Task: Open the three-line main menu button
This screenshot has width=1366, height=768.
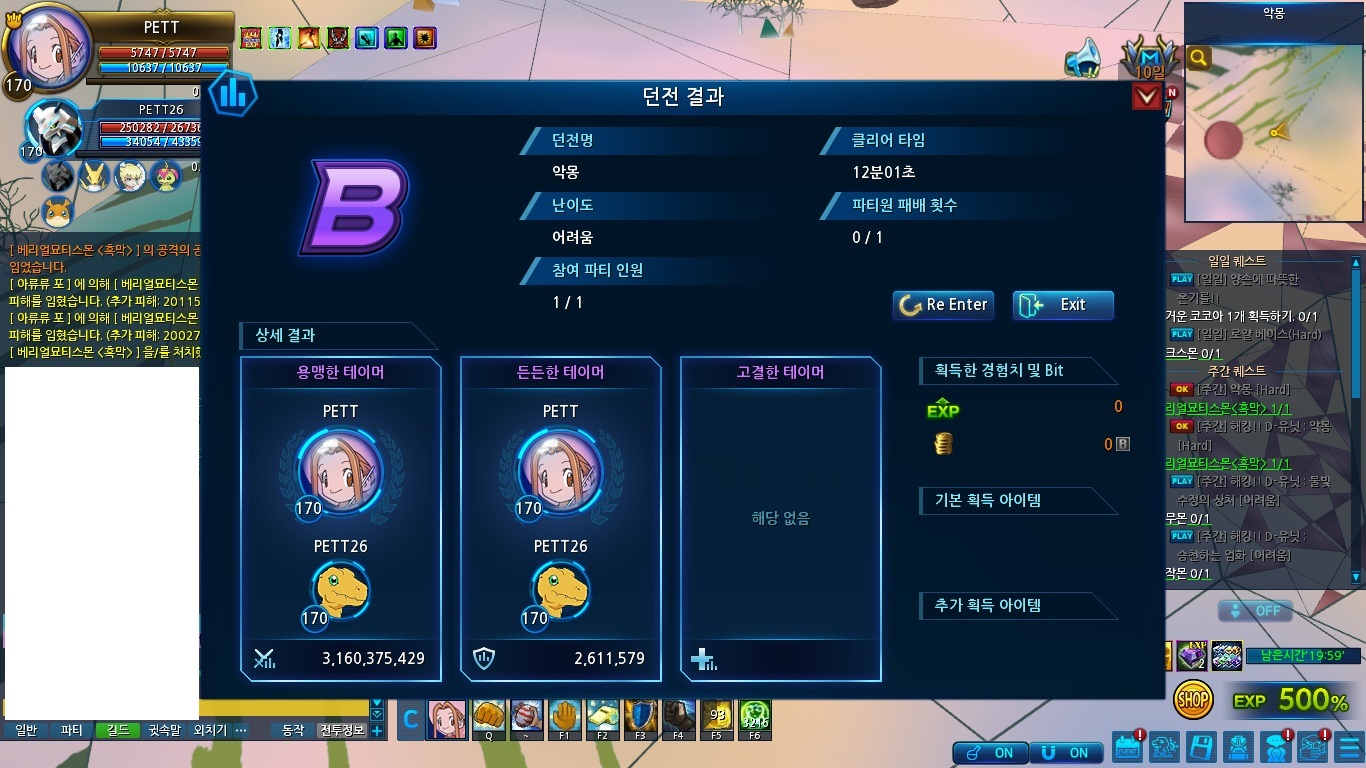Action: click(1349, 748)
